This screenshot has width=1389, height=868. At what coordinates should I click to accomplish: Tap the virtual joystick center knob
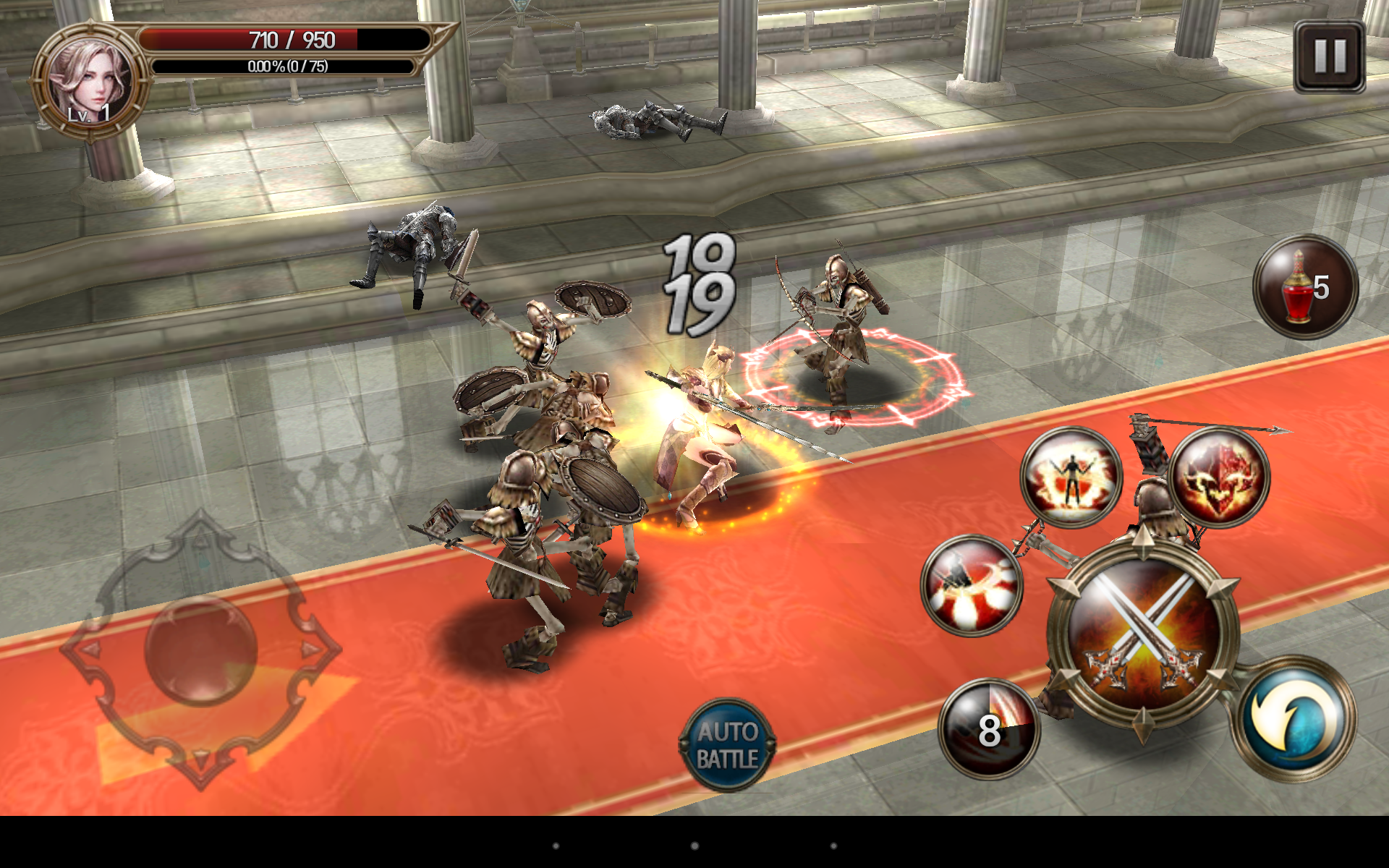pyautogui.click(x=200, y=650)
